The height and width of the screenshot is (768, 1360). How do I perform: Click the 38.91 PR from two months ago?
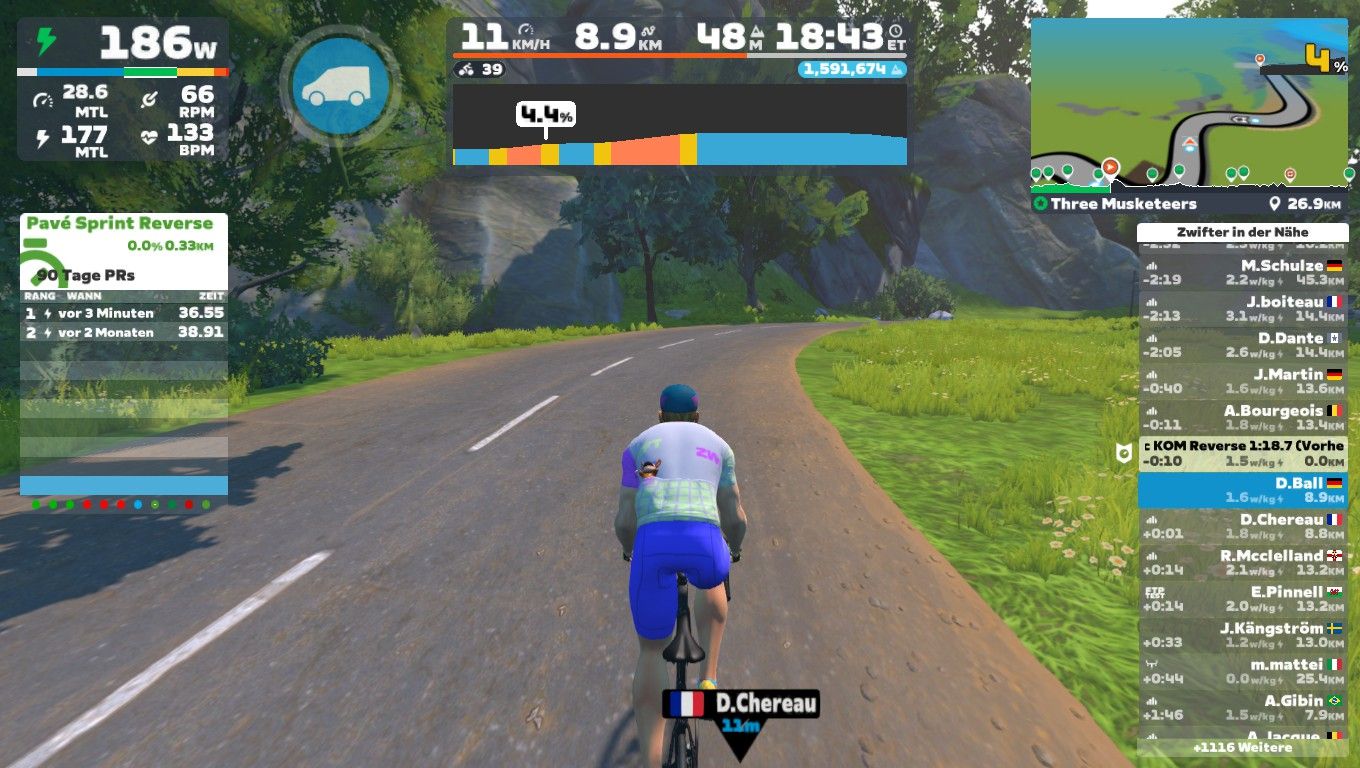click(123, 332)
